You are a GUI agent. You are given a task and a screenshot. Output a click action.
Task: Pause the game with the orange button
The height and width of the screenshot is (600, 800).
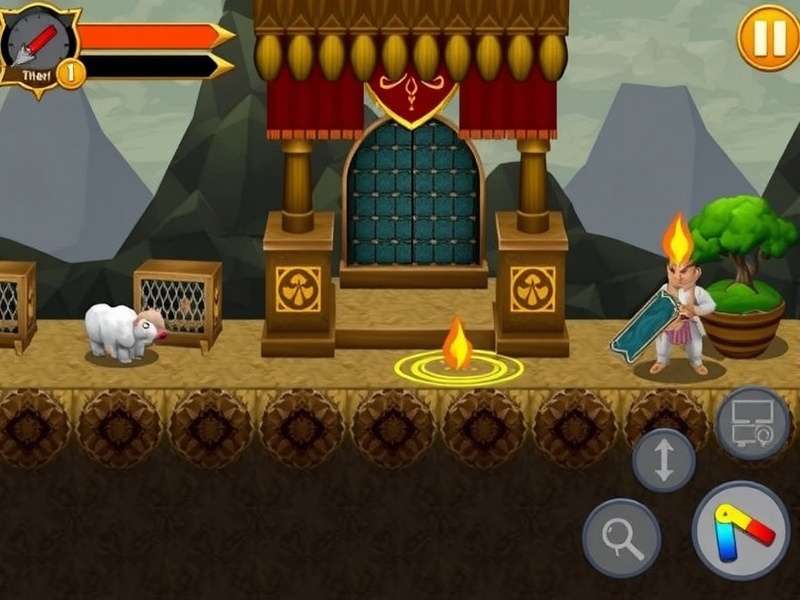point(768,38)
